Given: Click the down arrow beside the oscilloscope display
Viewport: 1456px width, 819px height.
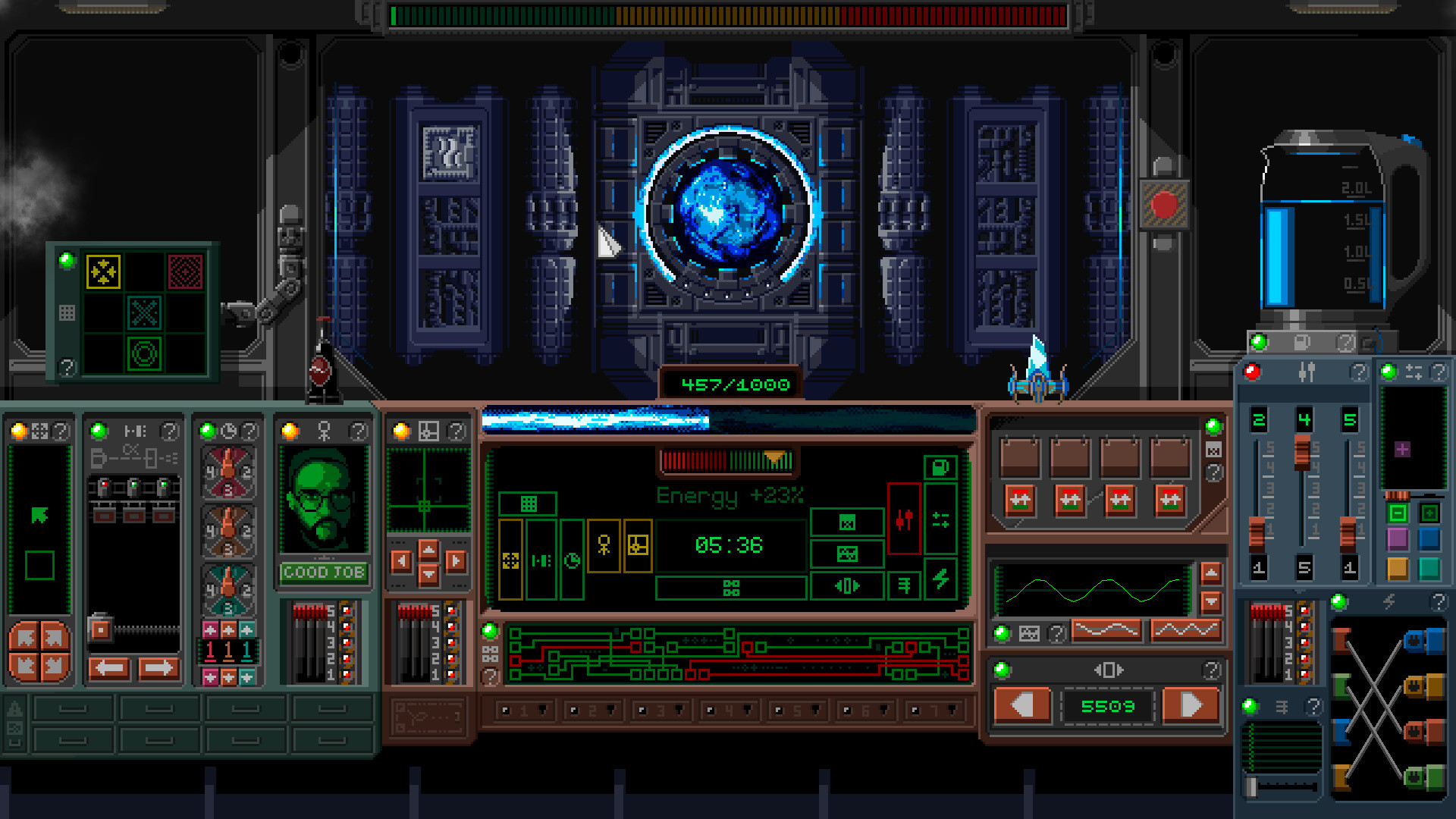Looking at the screenshot, I should (1210, 601).
